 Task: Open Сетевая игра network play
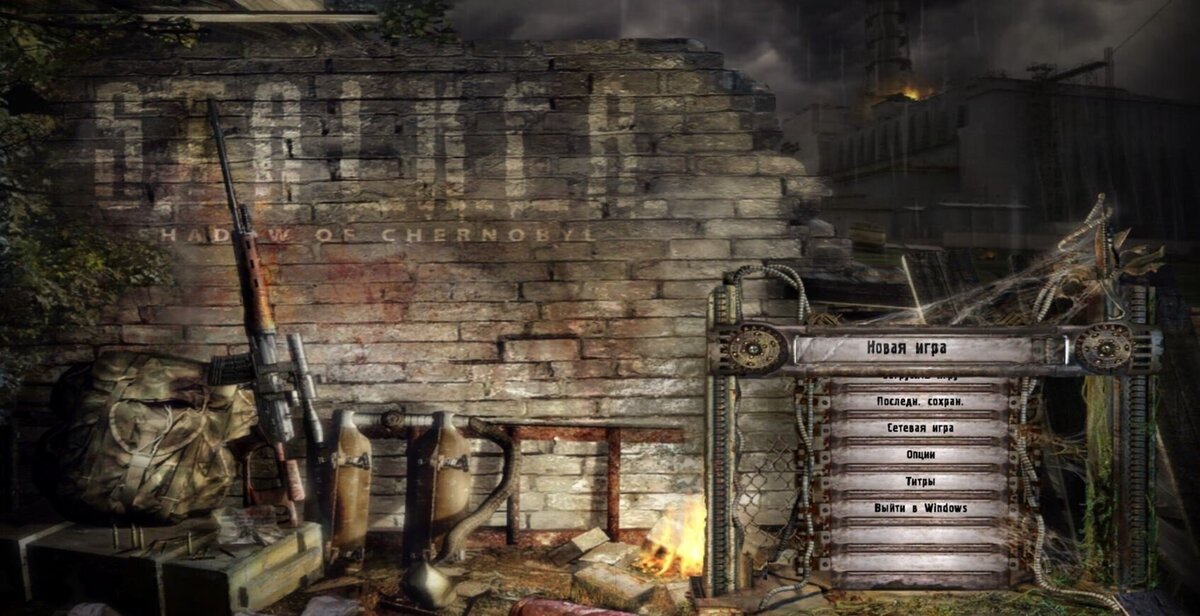[920, 428]
